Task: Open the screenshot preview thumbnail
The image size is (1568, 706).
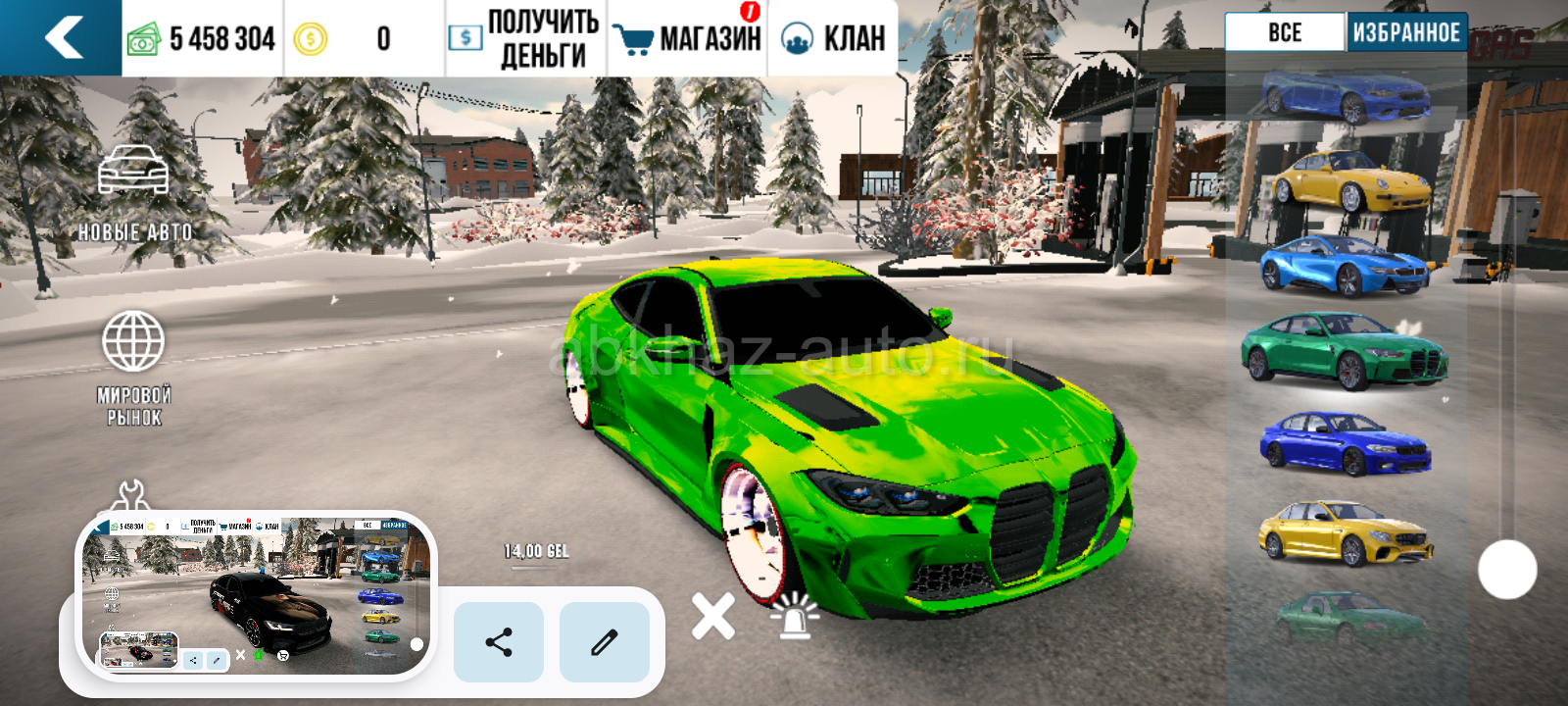Action: [x=257, y=595]
